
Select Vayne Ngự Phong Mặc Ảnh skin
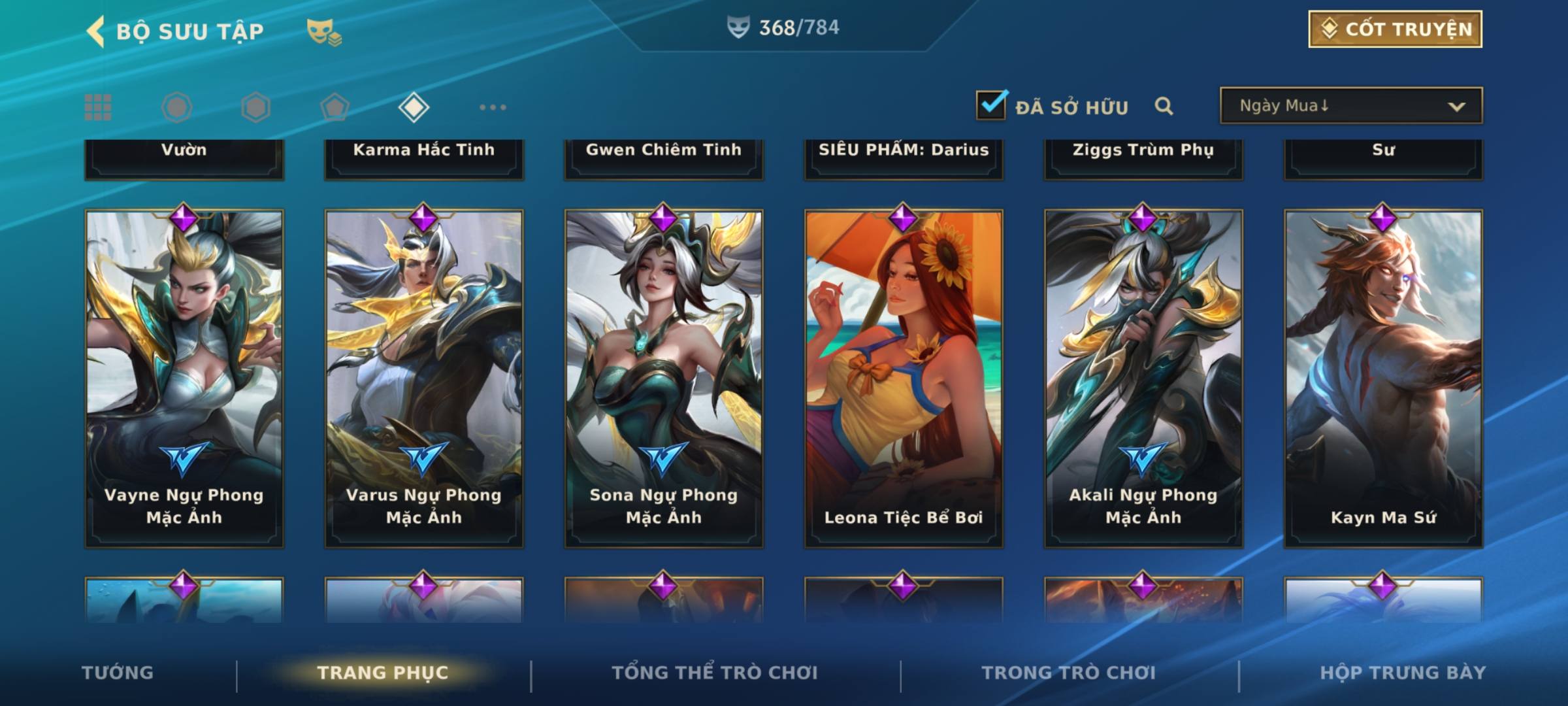tap(184, 378)
